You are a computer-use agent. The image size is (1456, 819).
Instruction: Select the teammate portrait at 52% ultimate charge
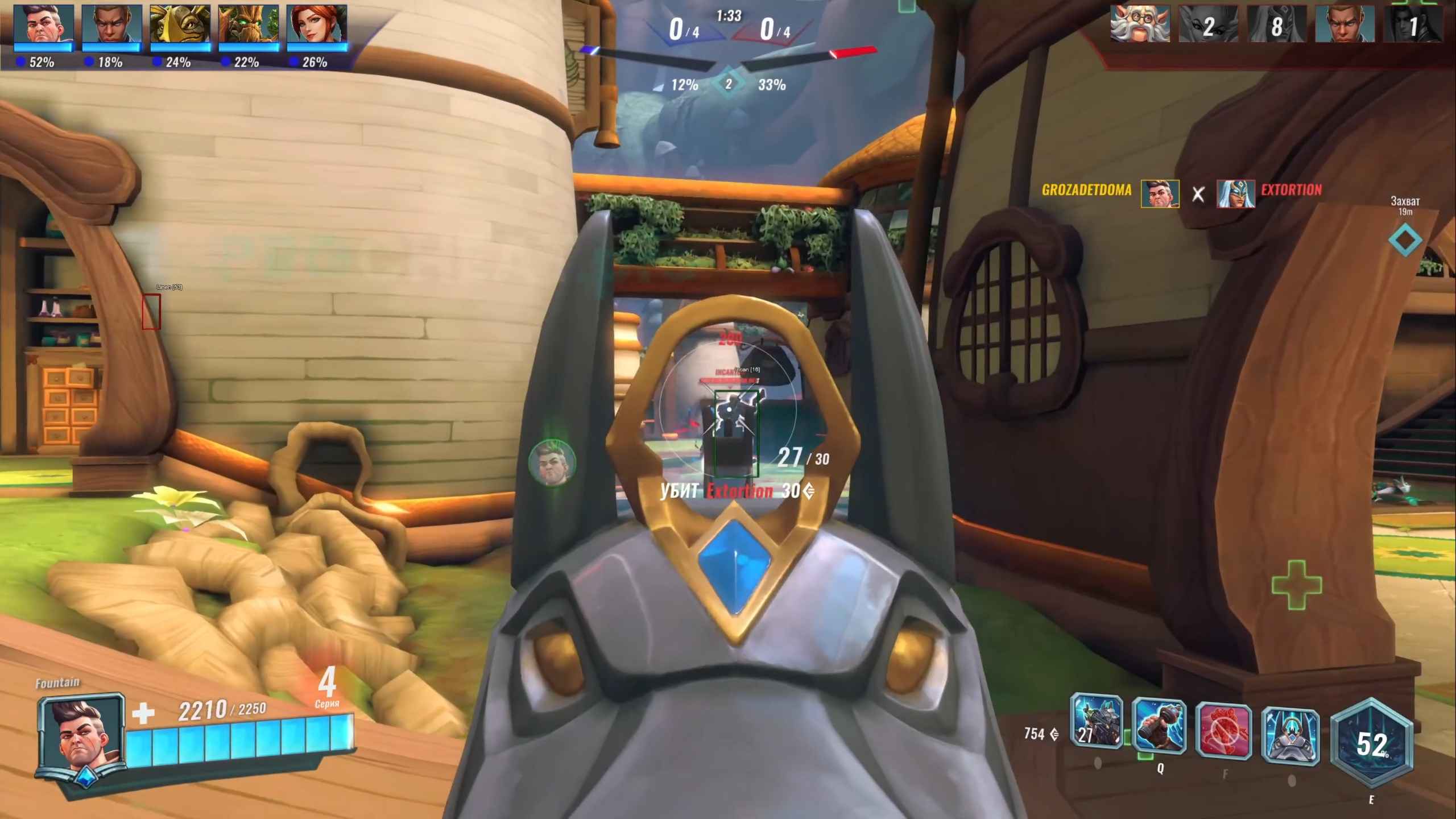[43, 24]
